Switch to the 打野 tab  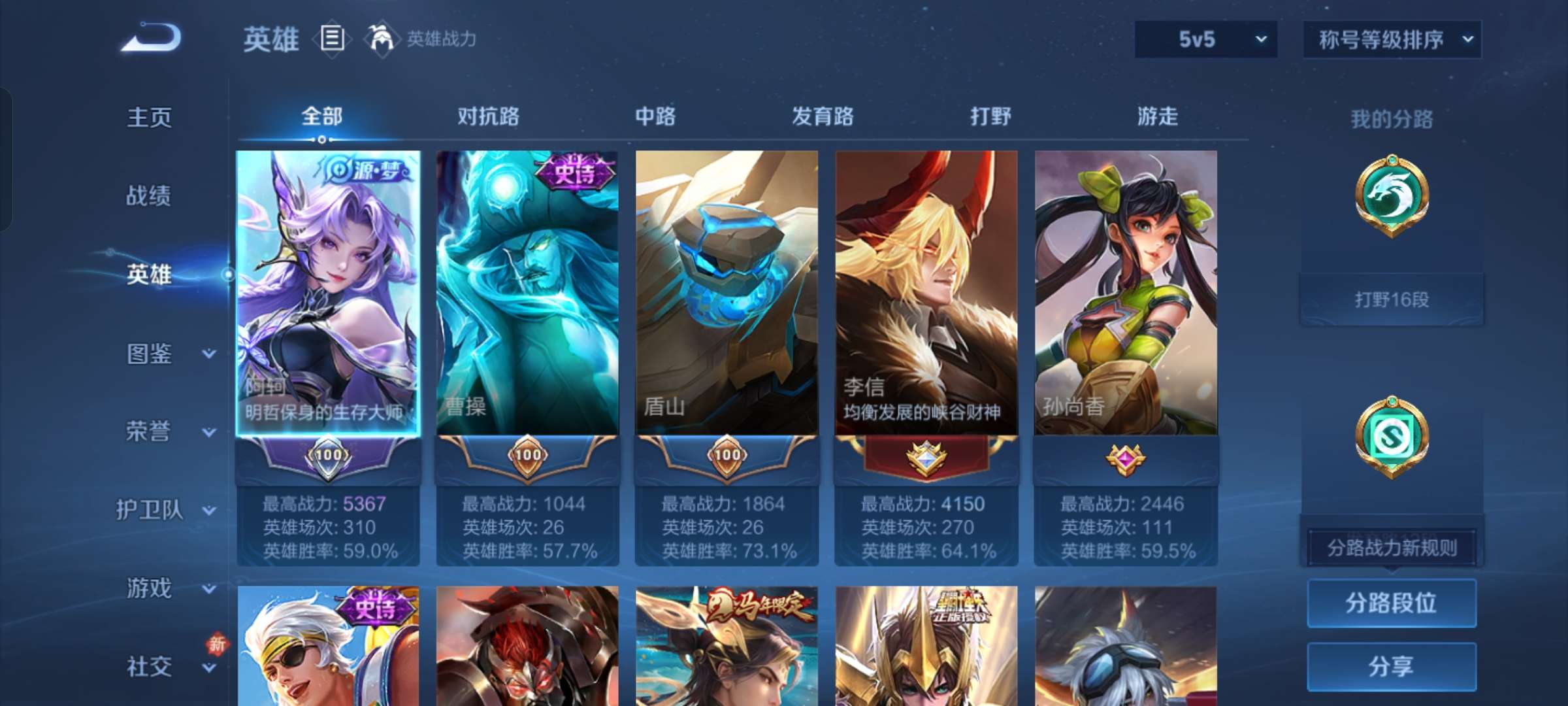tap(990, 116)
